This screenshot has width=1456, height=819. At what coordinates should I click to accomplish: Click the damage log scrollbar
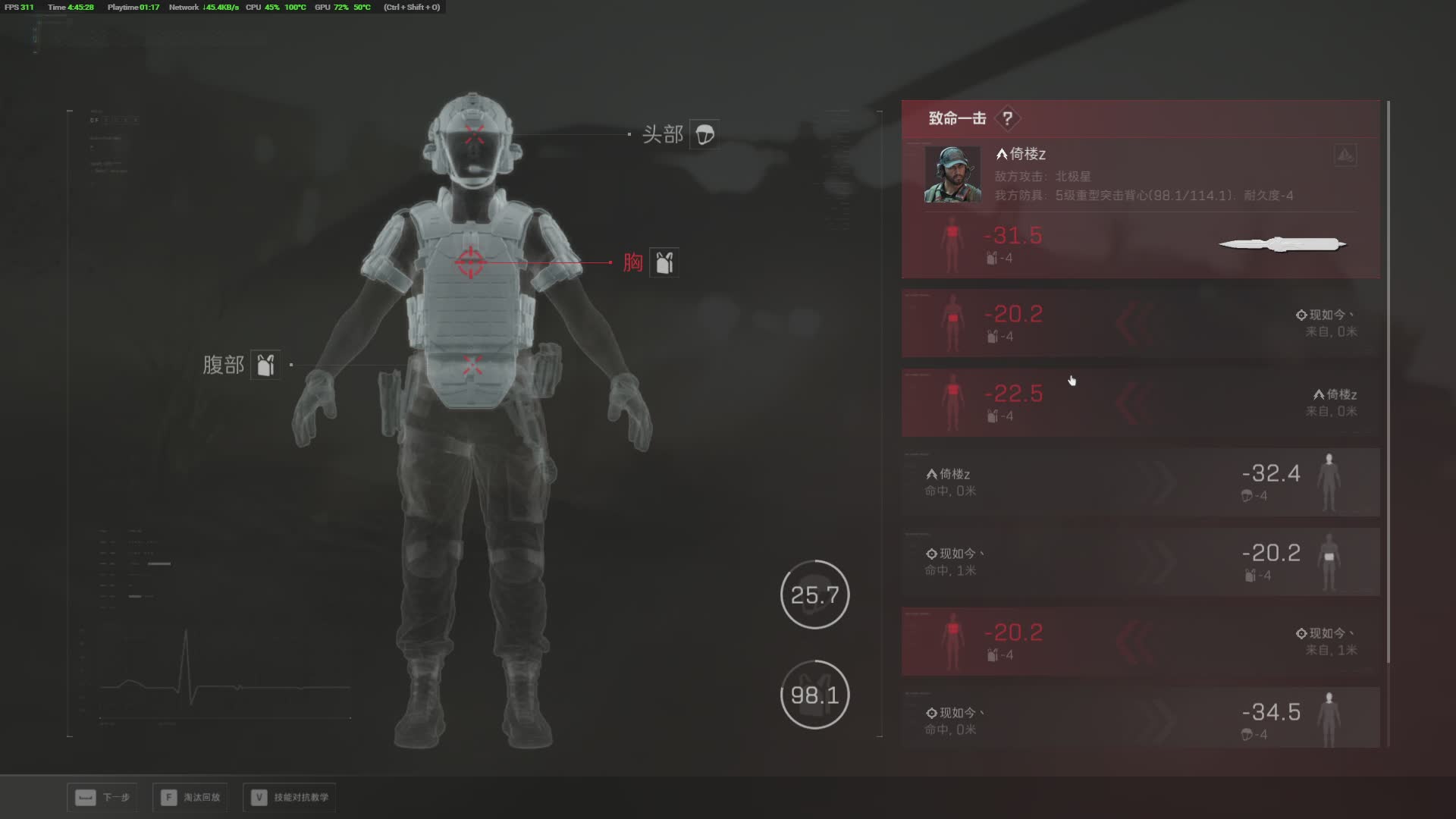1388,379
